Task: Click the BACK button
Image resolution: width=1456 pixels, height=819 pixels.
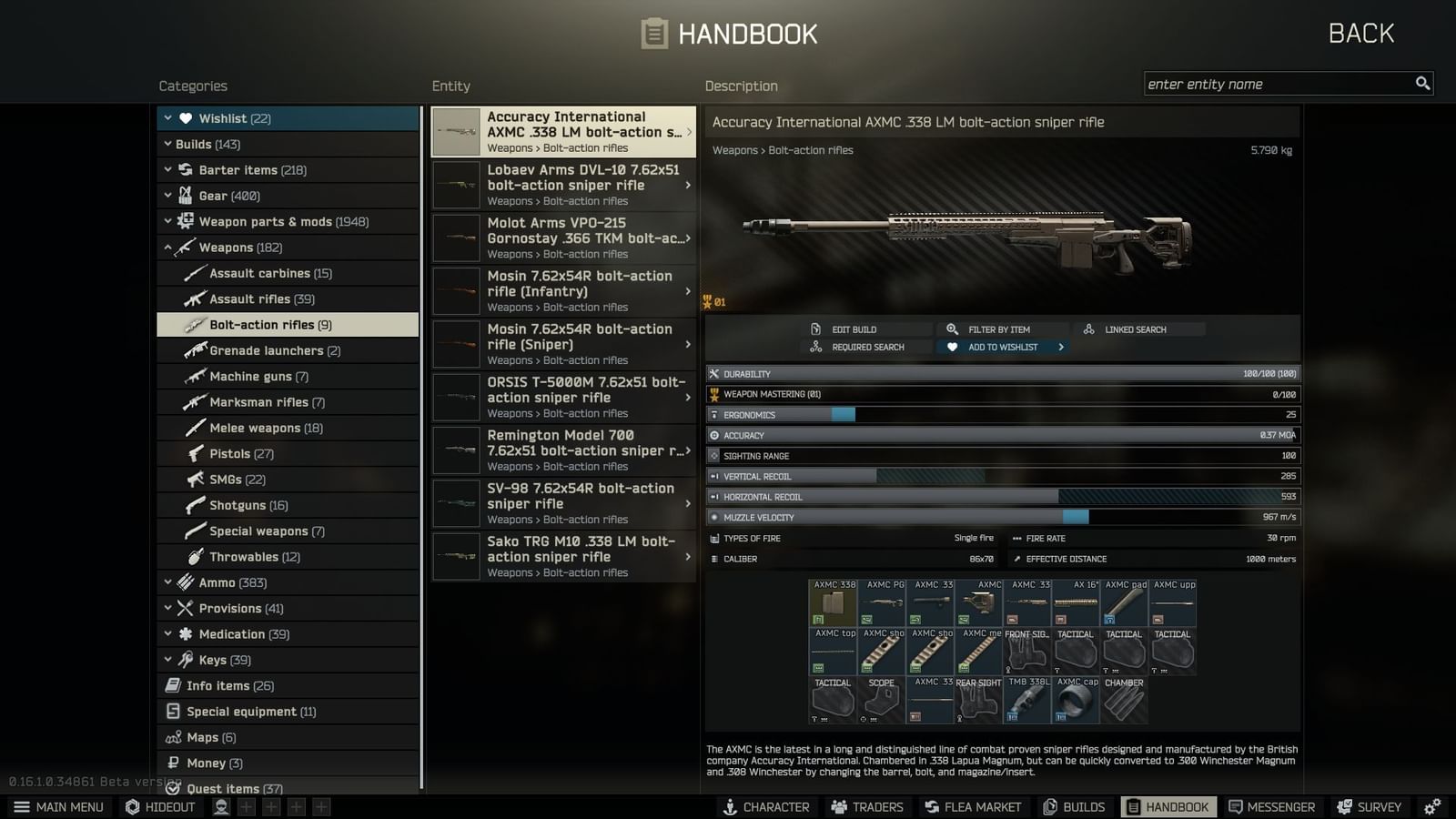Action: 1360,33
